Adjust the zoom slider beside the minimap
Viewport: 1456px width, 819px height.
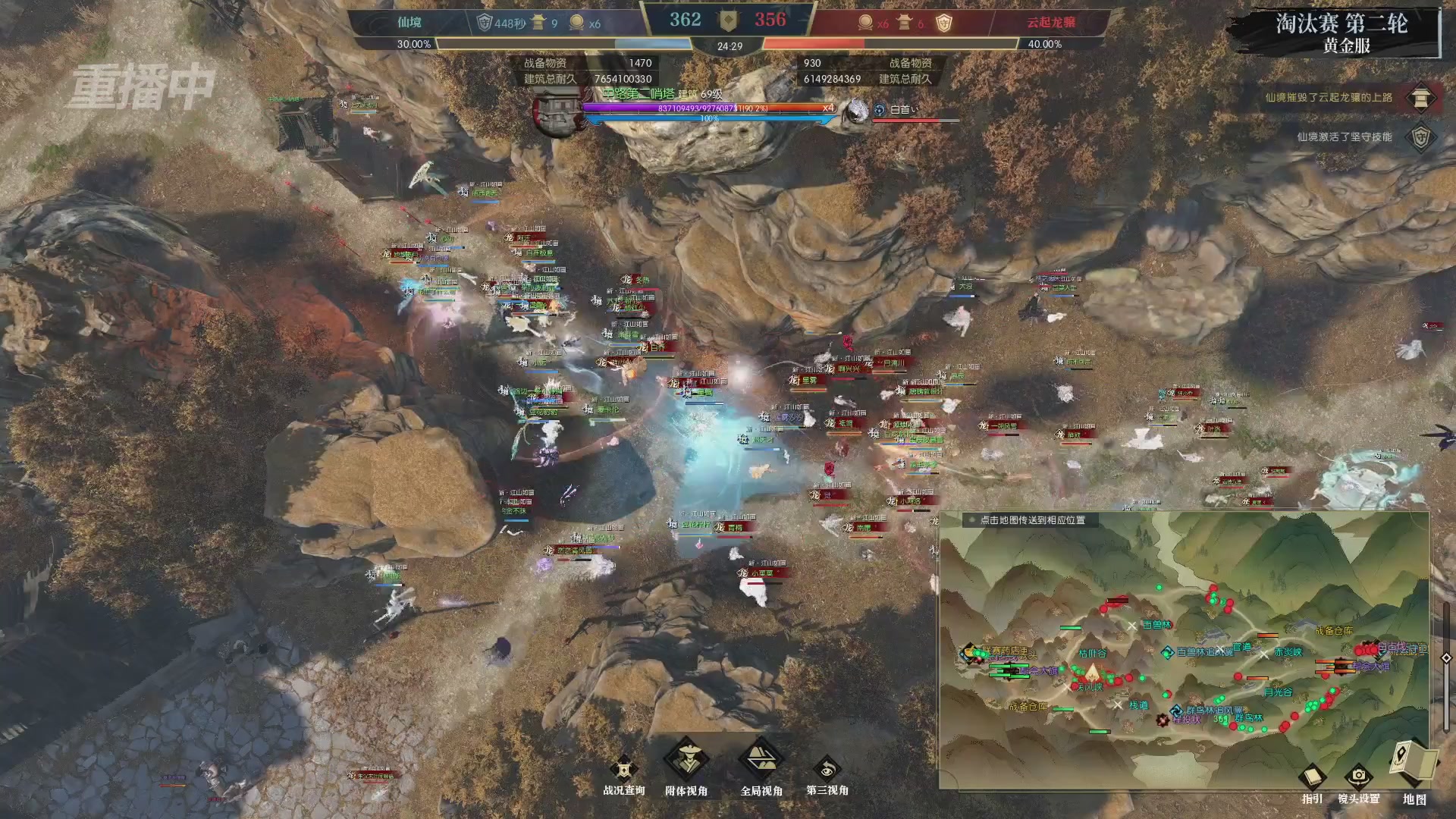tap(1446, 657)
